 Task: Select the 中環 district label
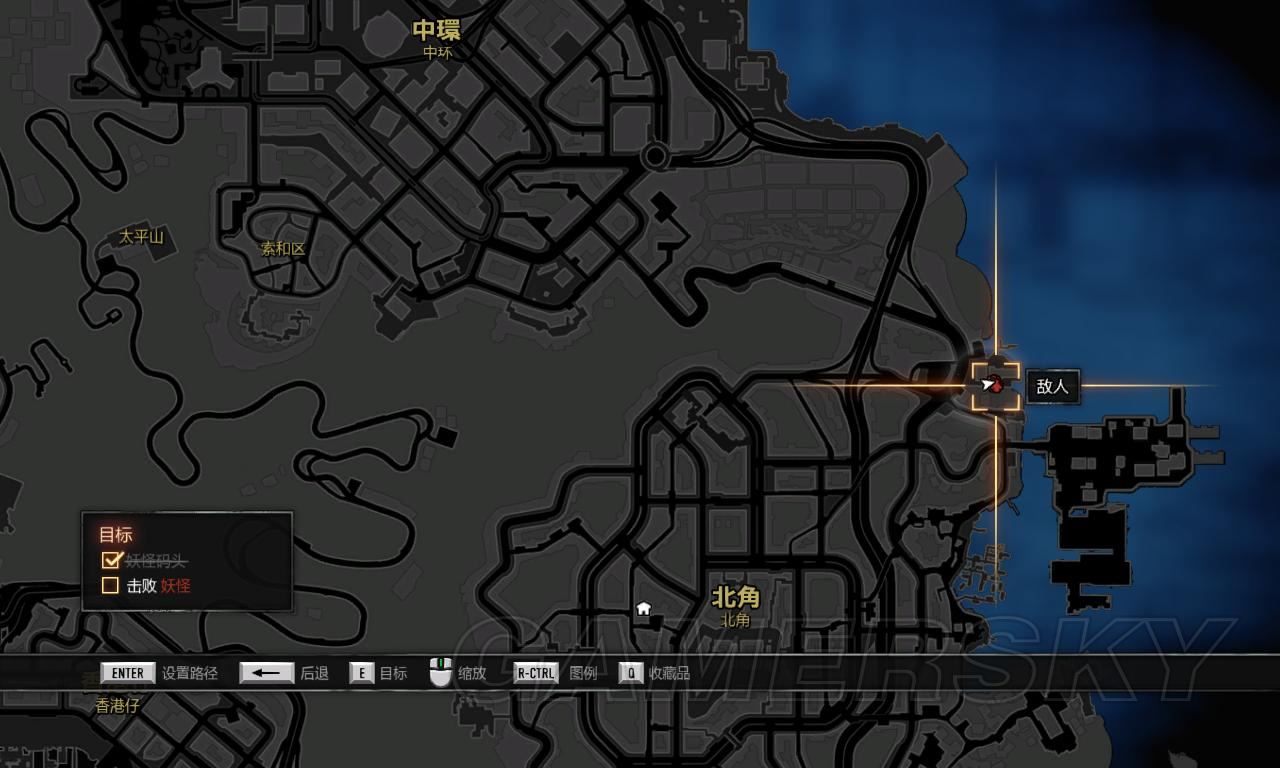(437, 31)
